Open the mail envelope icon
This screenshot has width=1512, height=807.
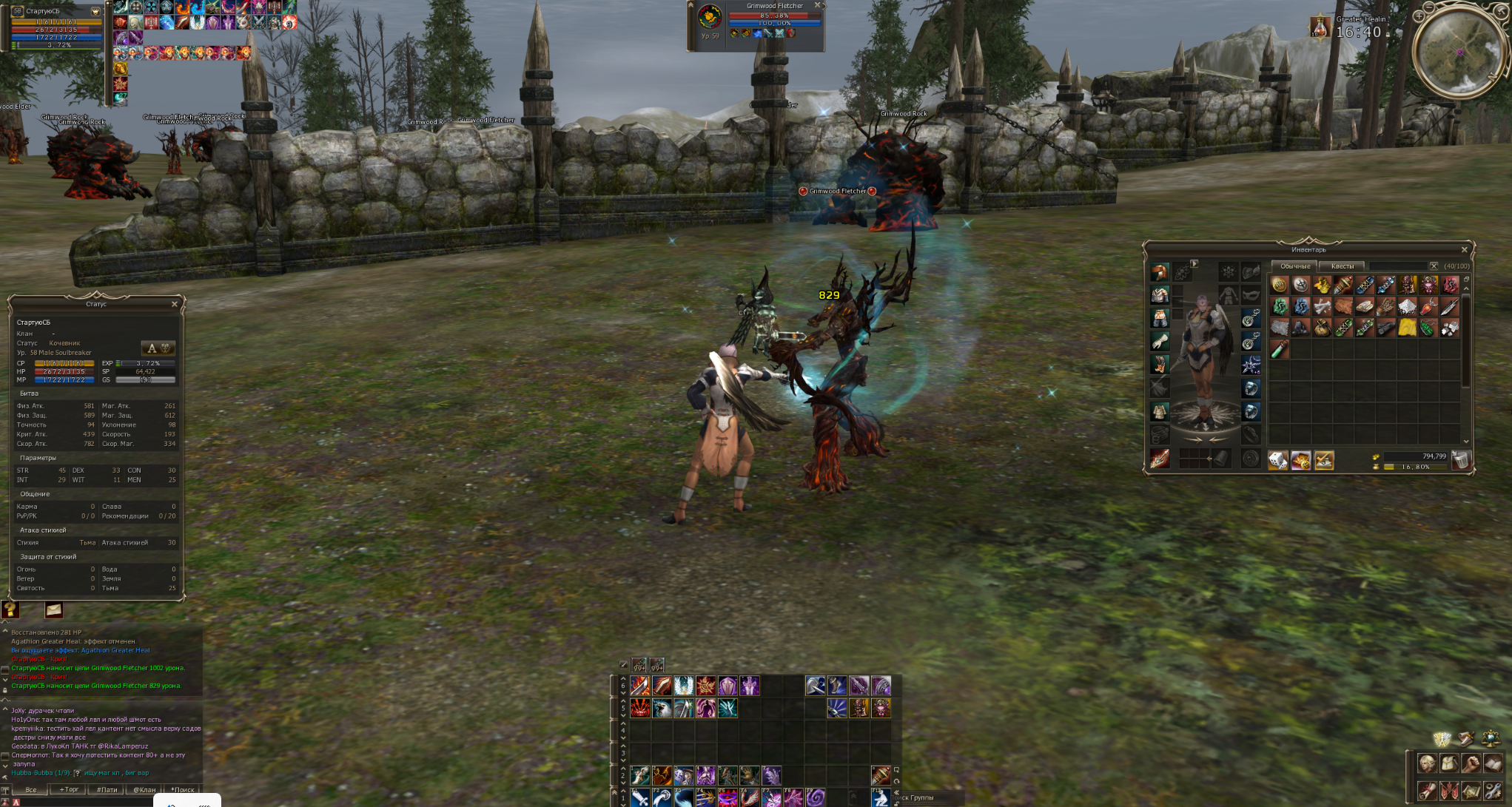tap(53, 610)
